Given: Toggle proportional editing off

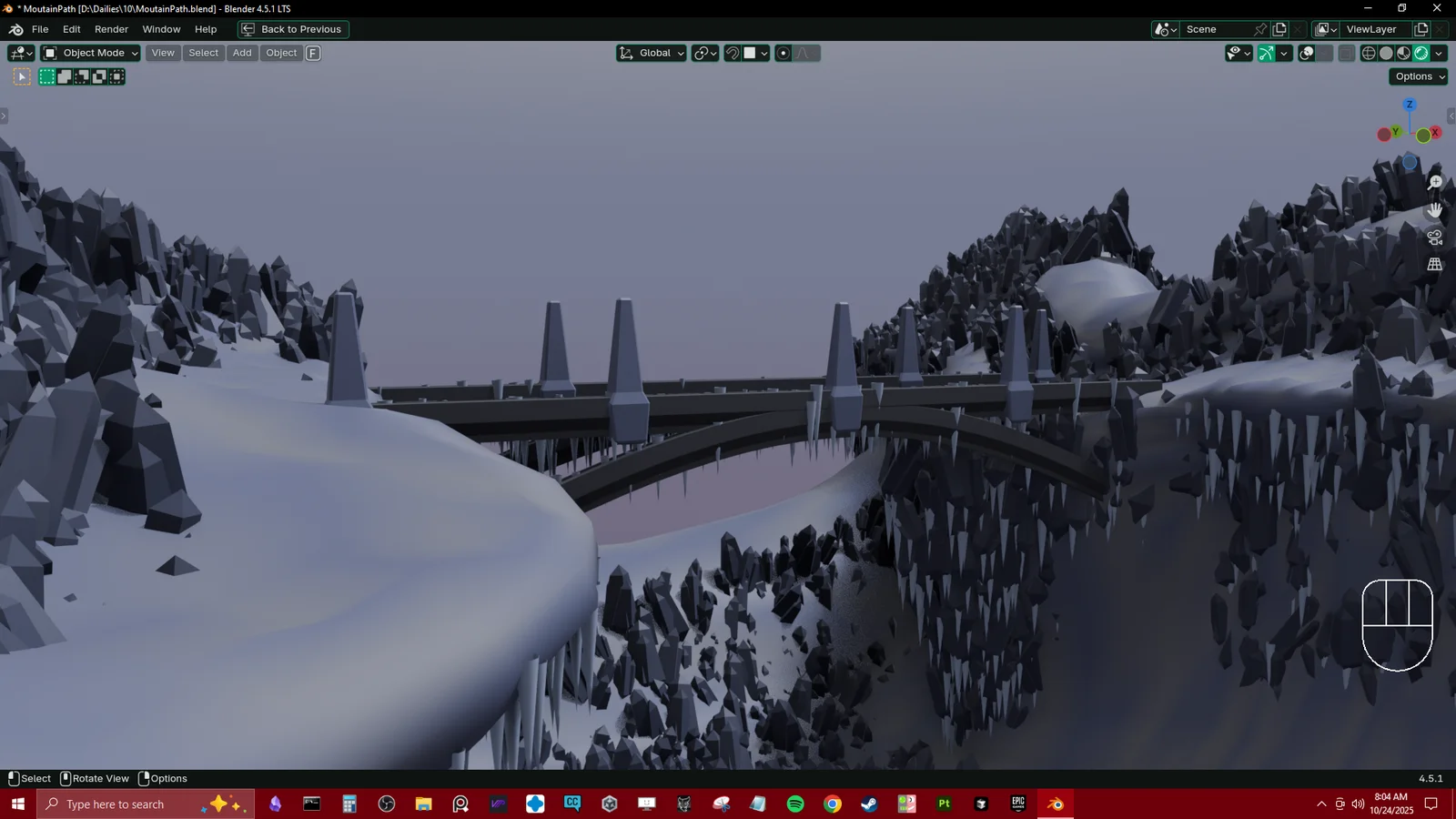Looking at the screenshot, I should point(783,53).
